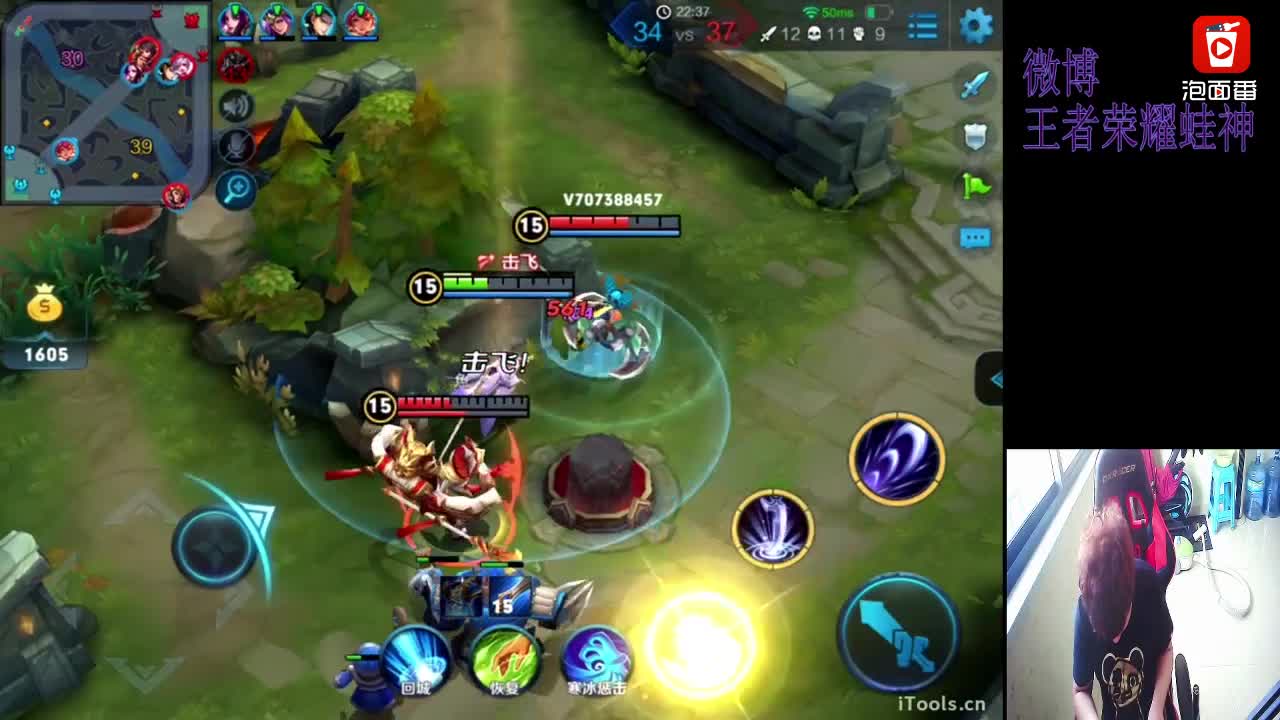Open the settings gear menu
The image size is (1280, 720).
(975, 26)
